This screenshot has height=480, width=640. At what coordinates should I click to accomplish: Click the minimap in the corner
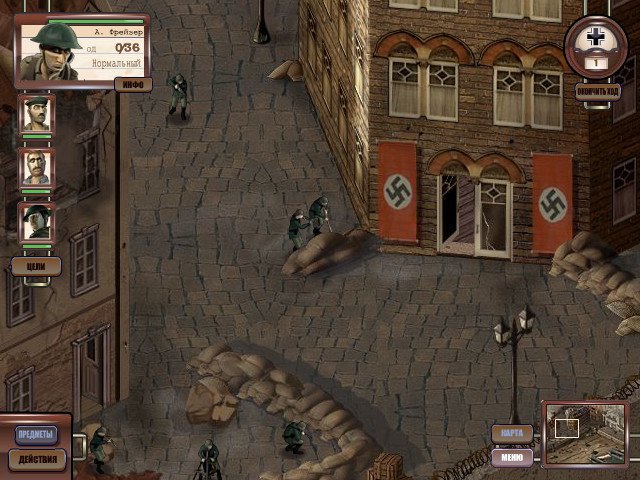pos(585,433)
